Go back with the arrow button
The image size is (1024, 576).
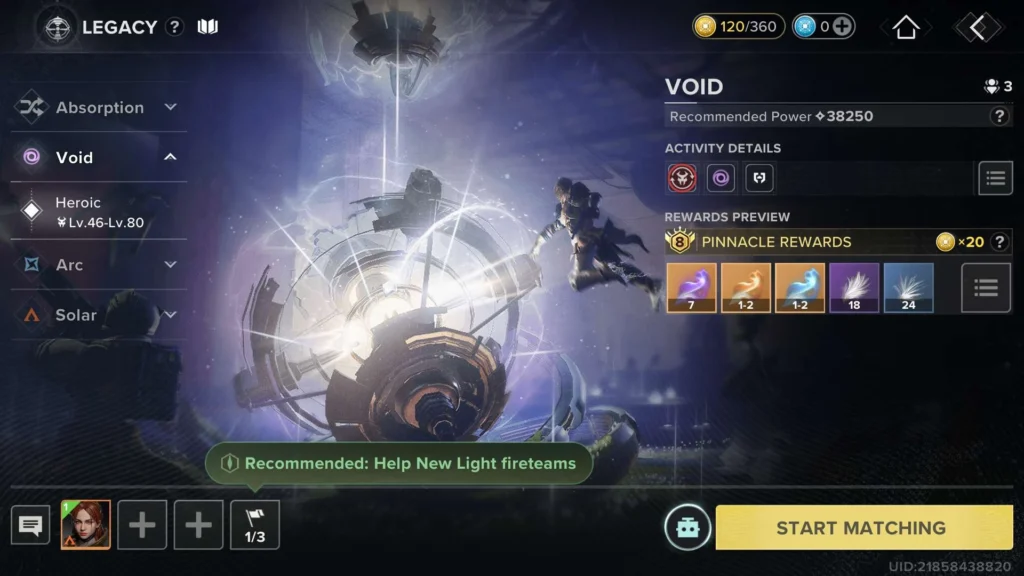tap(977, 27)
